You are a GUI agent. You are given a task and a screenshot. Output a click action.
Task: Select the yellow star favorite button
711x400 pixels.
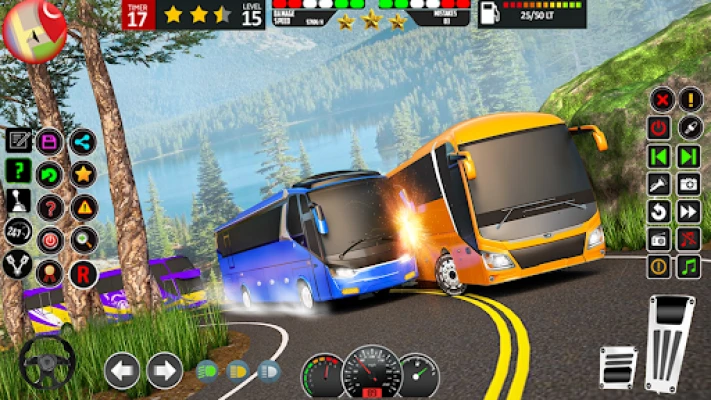(84, 174)
